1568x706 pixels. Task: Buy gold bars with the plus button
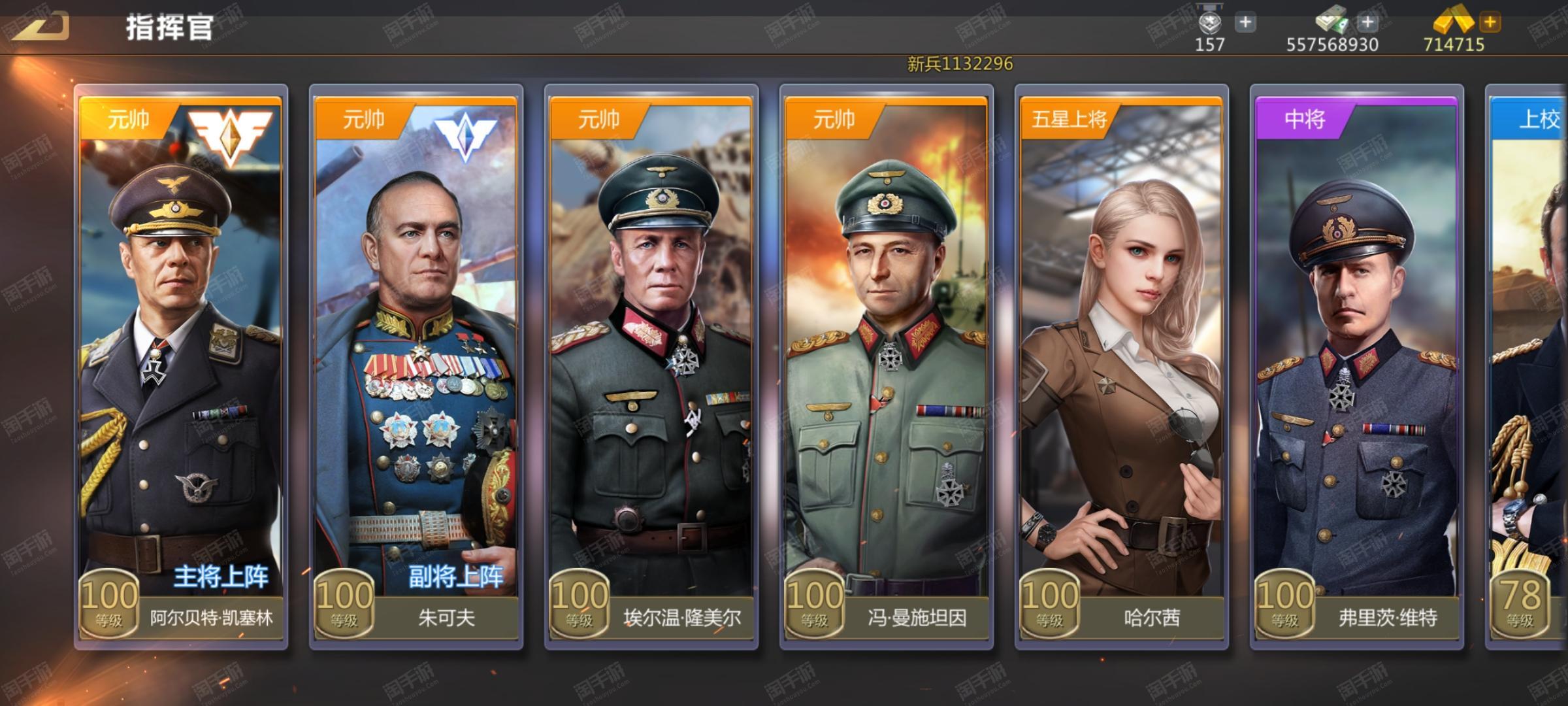(1490, 23)
